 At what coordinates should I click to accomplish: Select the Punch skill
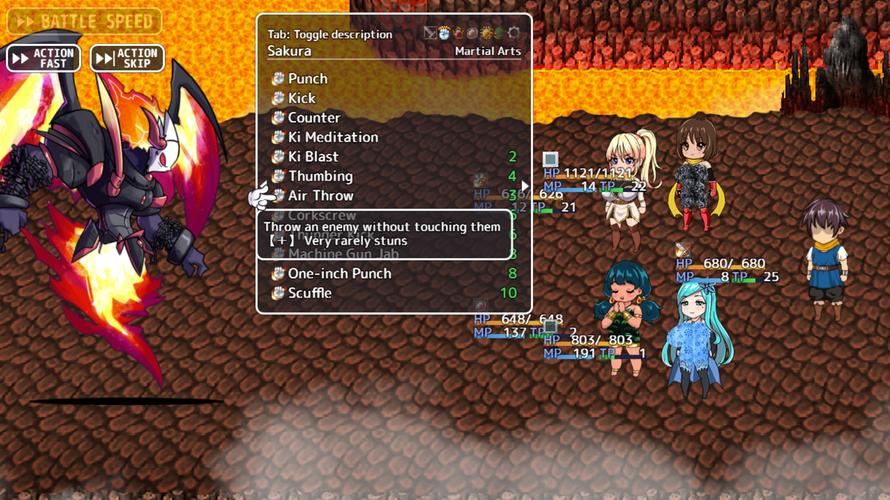[x=307, y=78]
